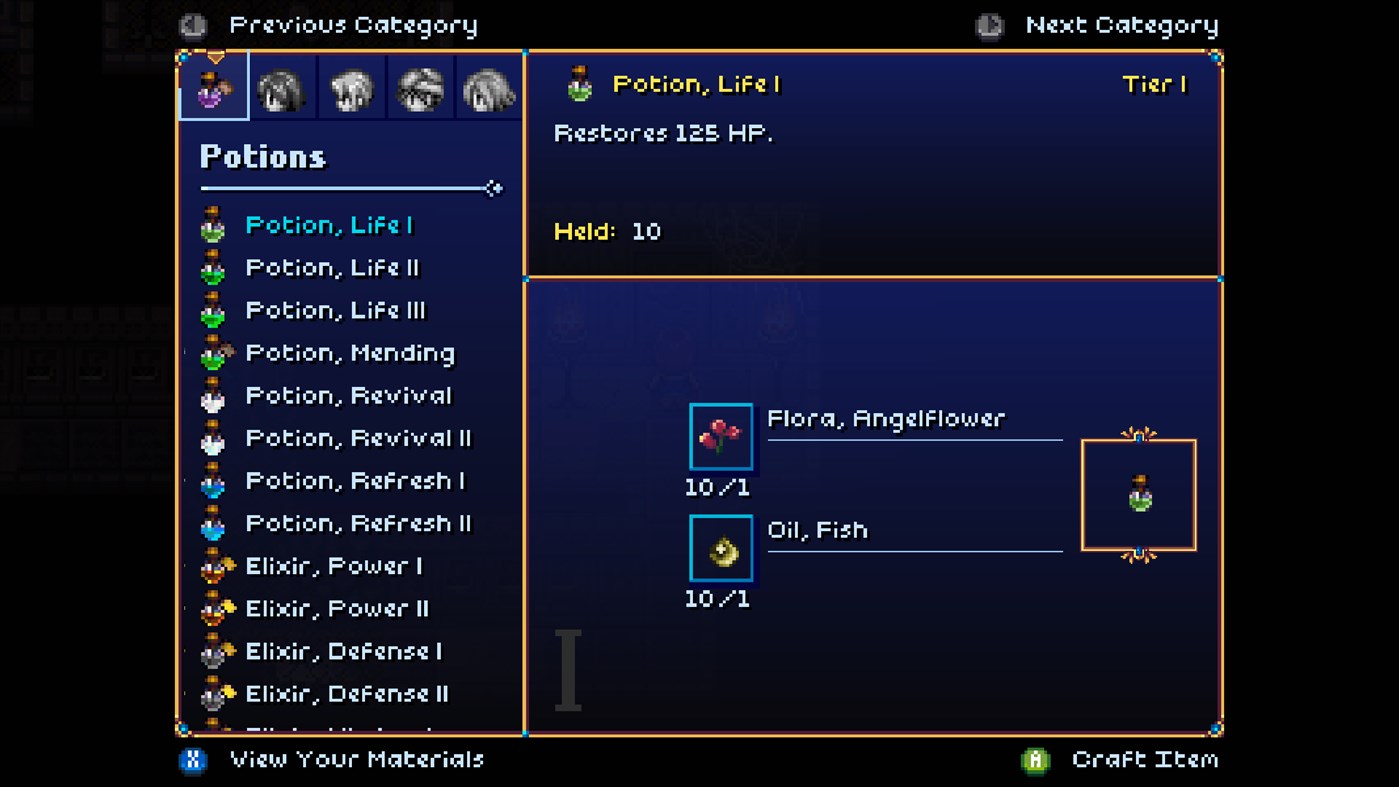Click the Potion, Life I flask icon in the list
The image size is (1399, 787).
click(x=213, y=224)
